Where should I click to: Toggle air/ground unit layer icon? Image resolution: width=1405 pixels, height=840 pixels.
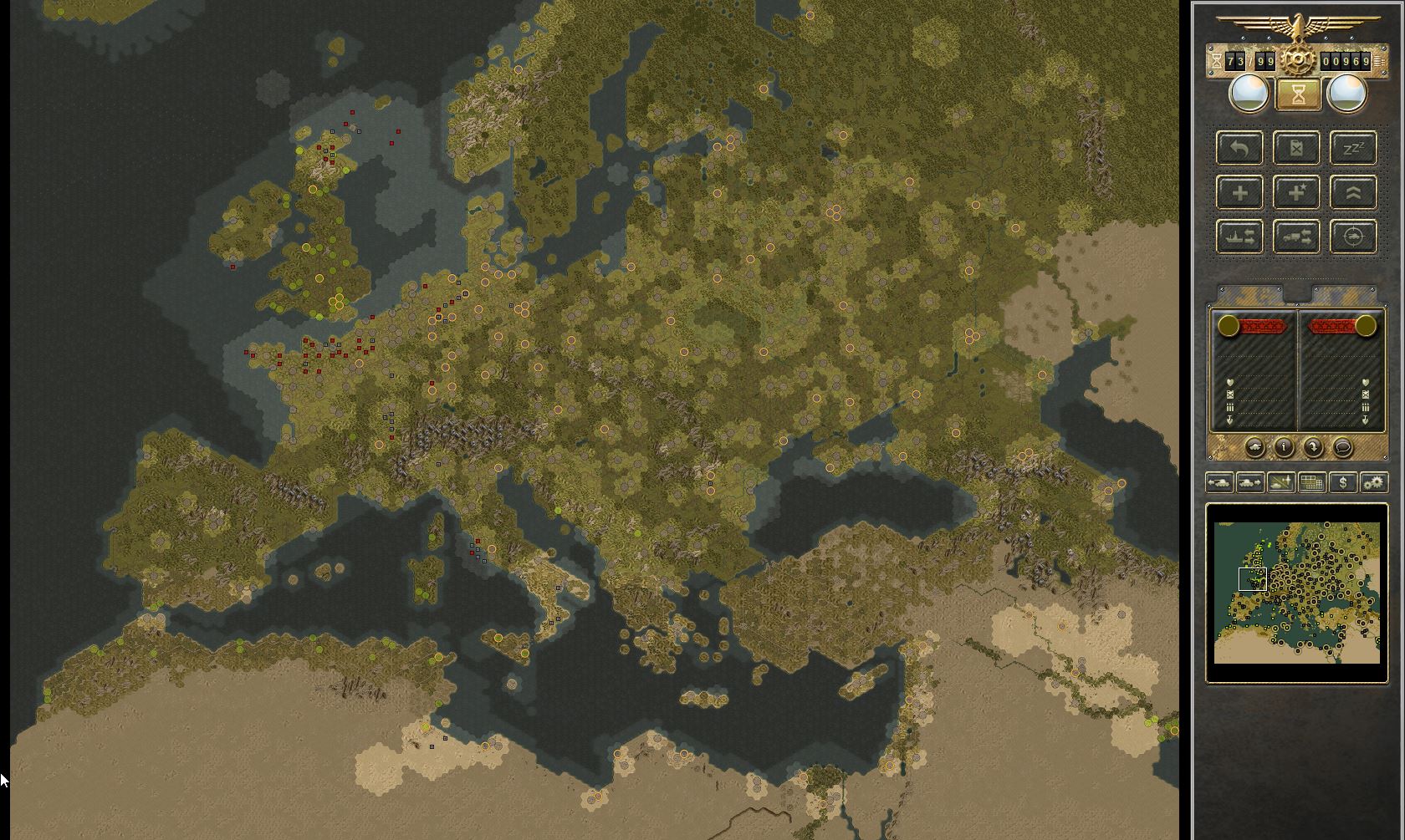1280,482
